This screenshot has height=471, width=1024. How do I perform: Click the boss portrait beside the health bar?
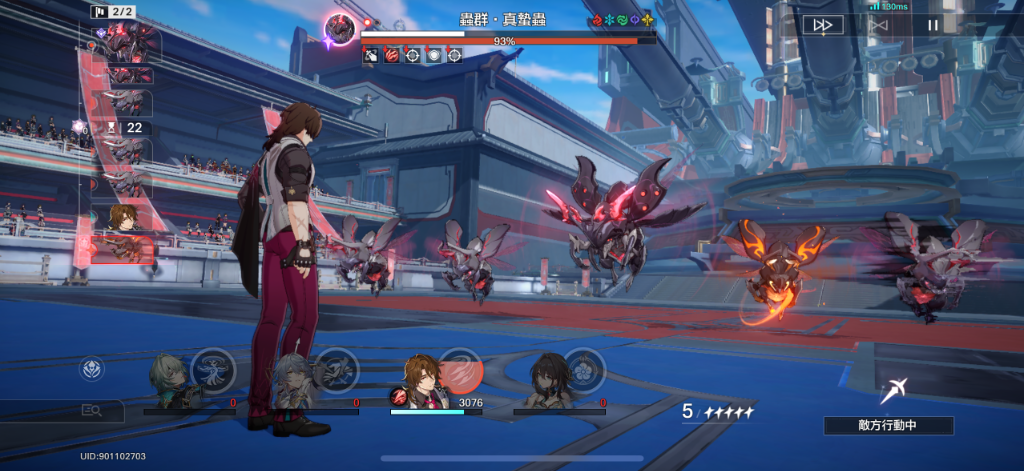coord(340,28)
